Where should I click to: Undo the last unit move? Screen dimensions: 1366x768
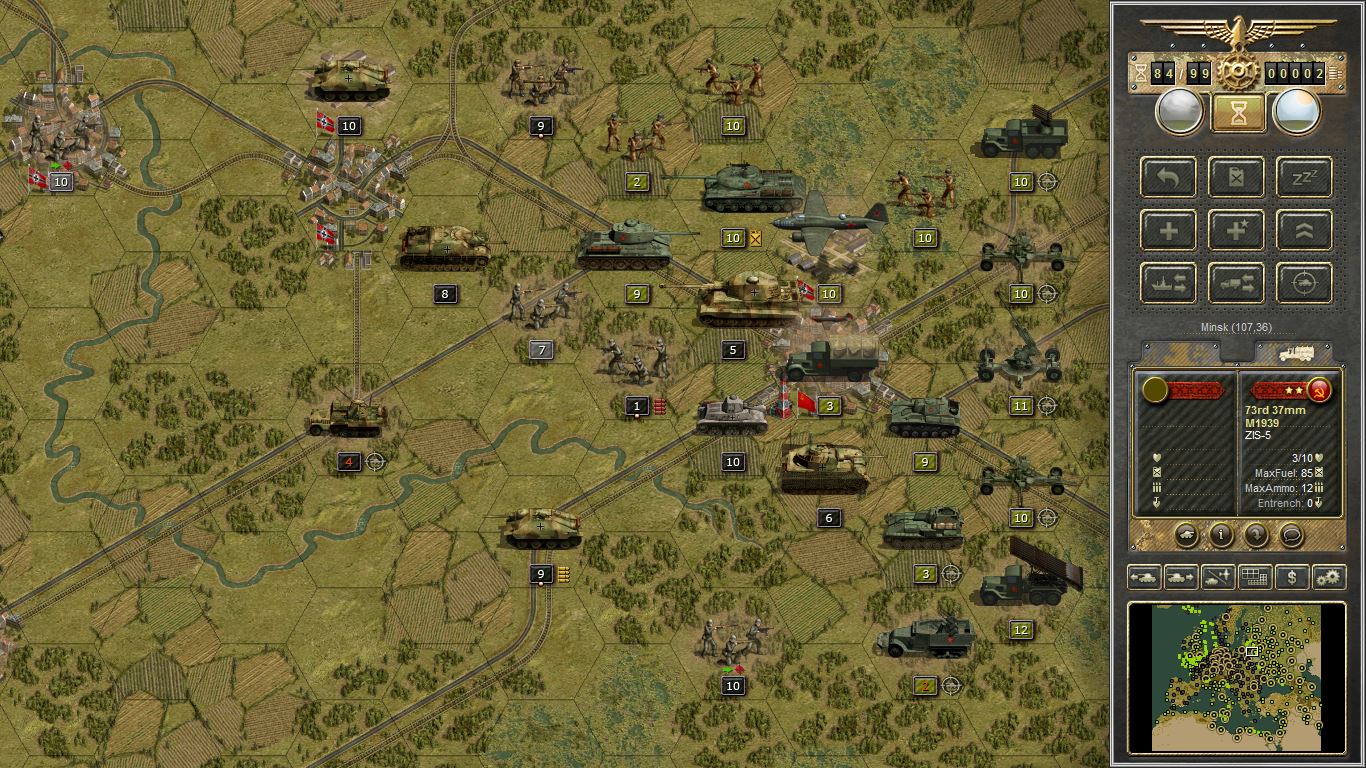coord(1167,177)
